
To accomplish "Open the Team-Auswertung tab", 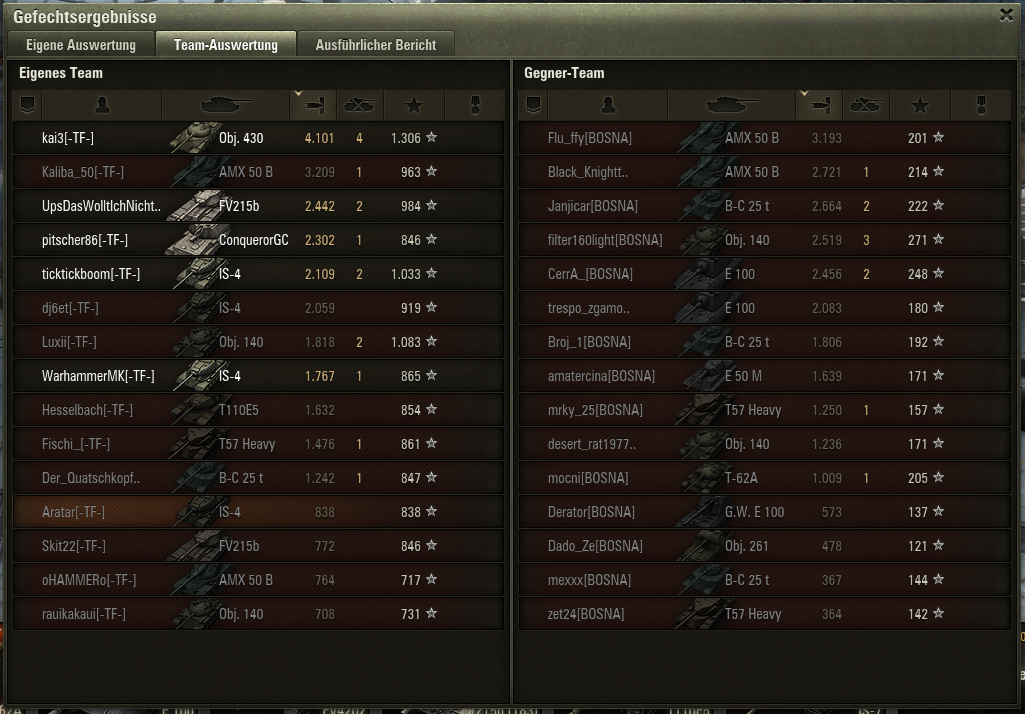I will (x=226, y=45).
